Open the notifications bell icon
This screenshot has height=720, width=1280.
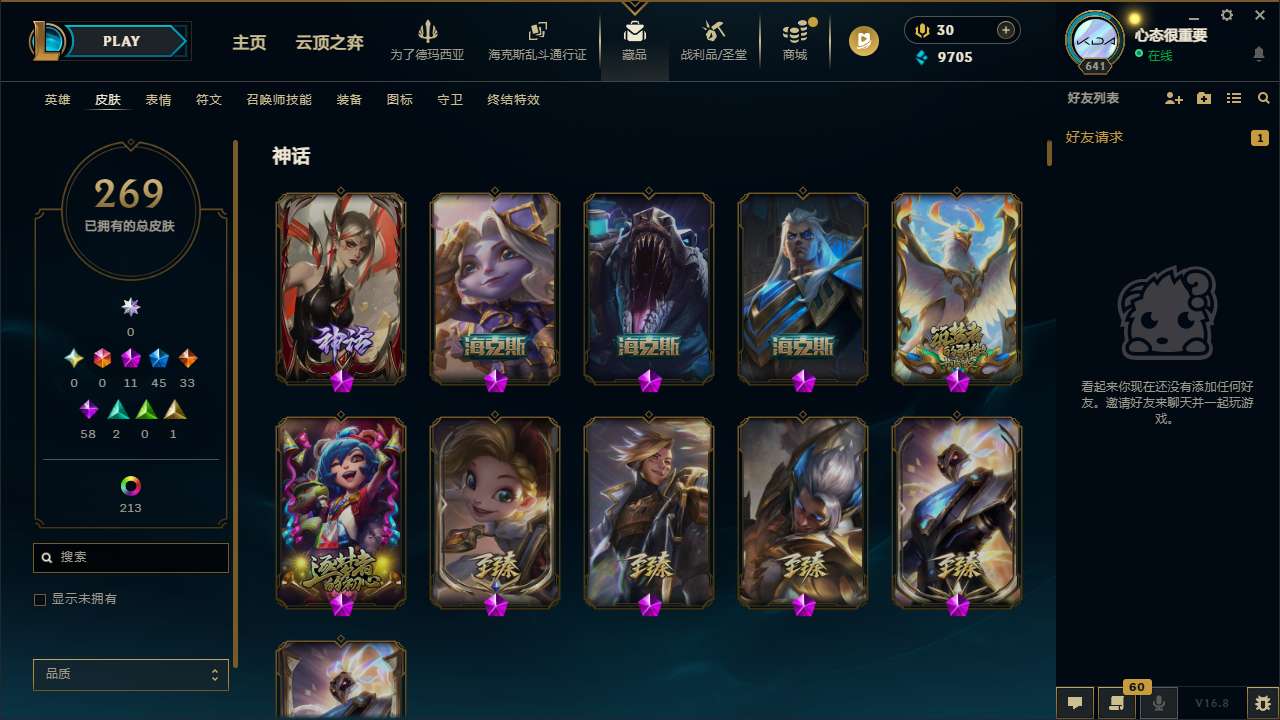pyautogui.click(x=1258, y=54)
